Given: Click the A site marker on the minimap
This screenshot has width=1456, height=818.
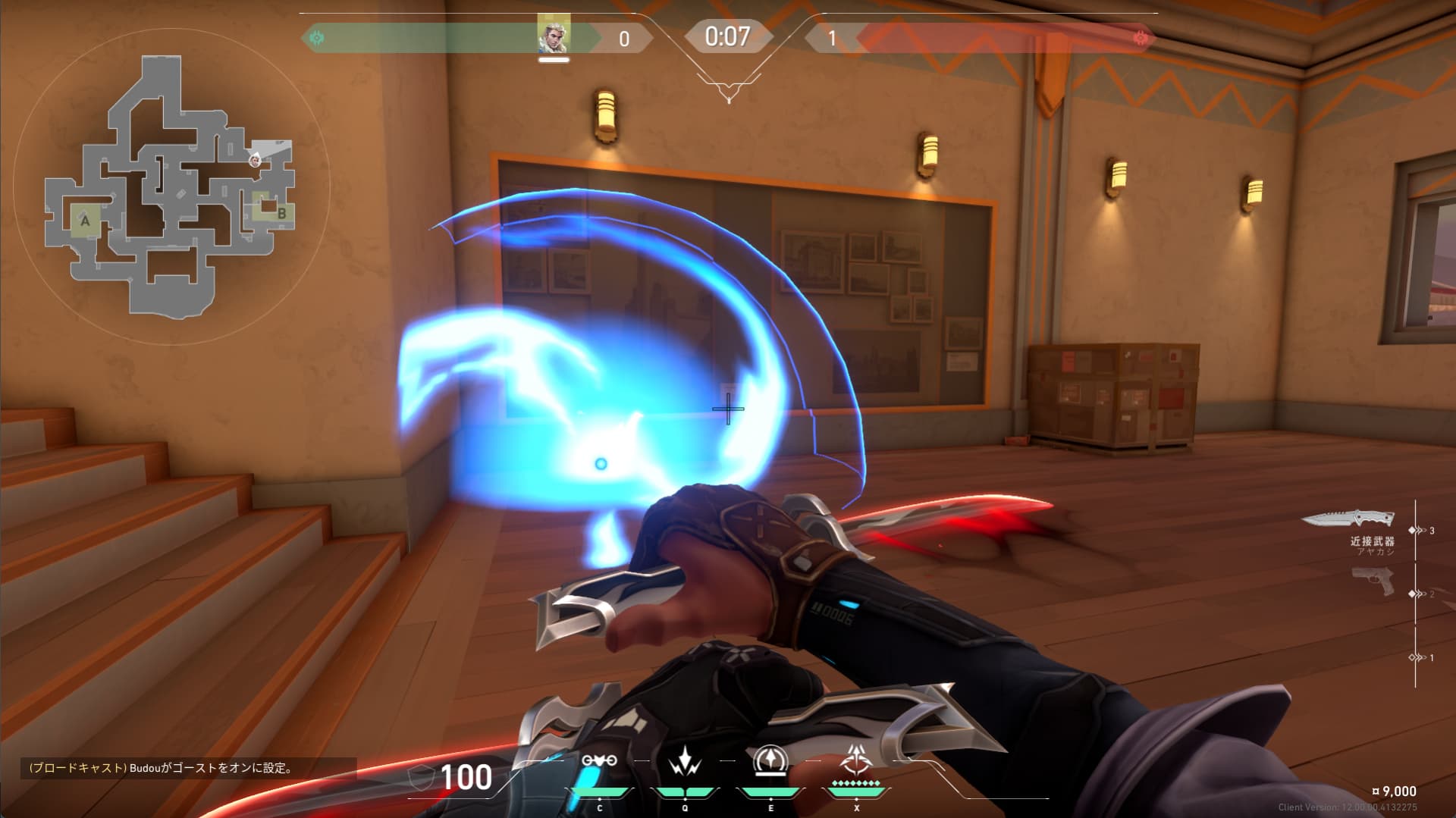Looking at the screenshot, I should click(85, 221).
